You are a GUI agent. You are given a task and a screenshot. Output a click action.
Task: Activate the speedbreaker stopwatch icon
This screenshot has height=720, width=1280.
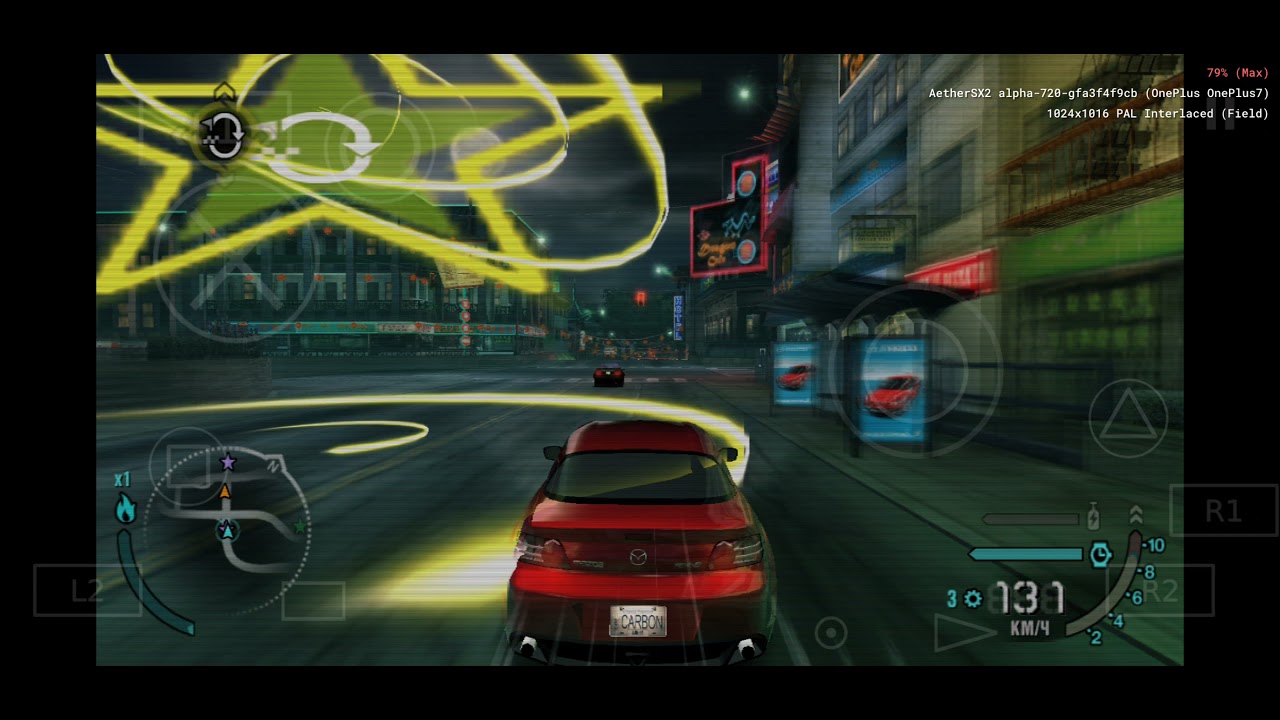[1100, 554]
